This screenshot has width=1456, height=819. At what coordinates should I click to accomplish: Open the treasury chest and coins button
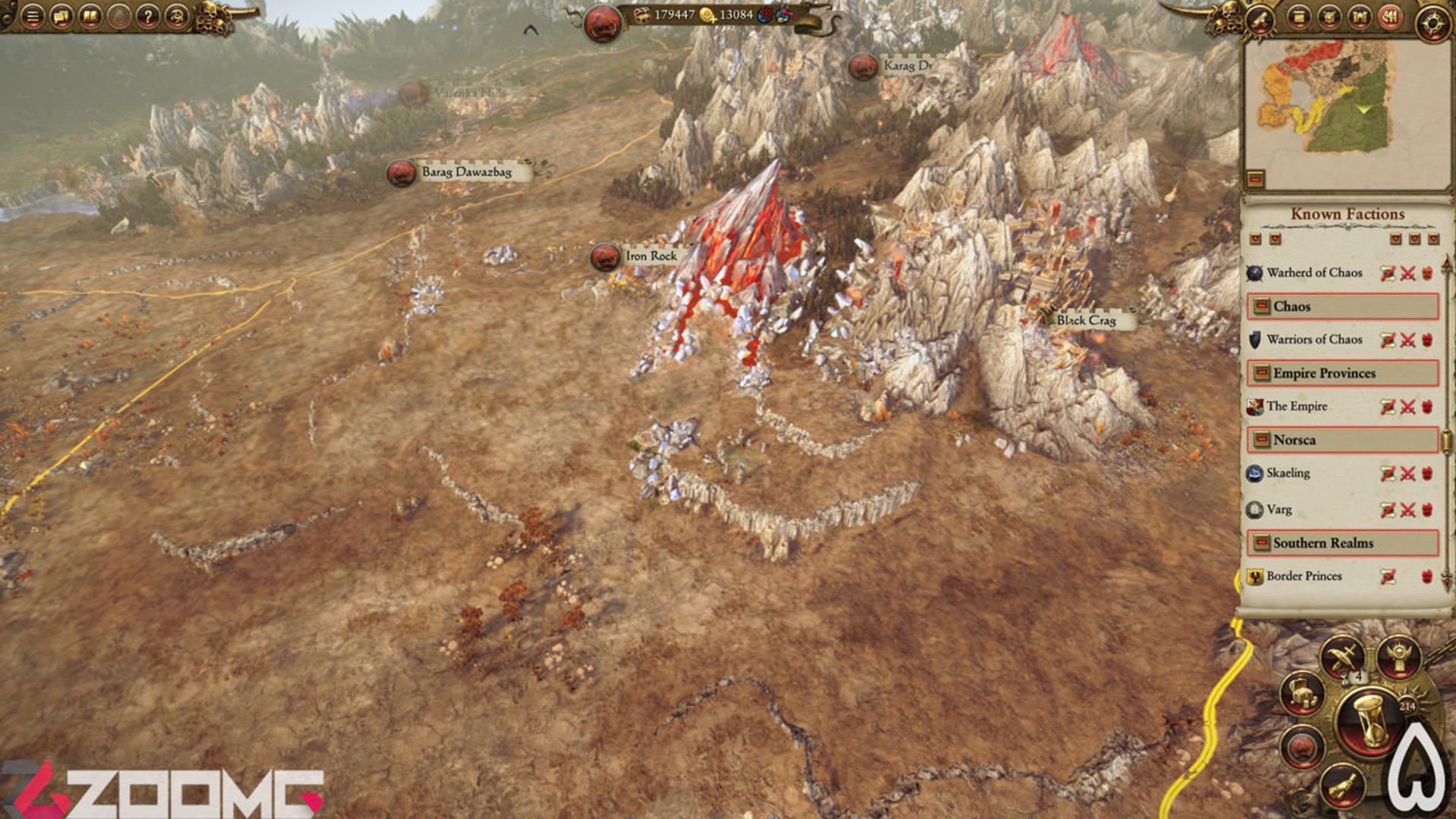(x=1301, y=692)
